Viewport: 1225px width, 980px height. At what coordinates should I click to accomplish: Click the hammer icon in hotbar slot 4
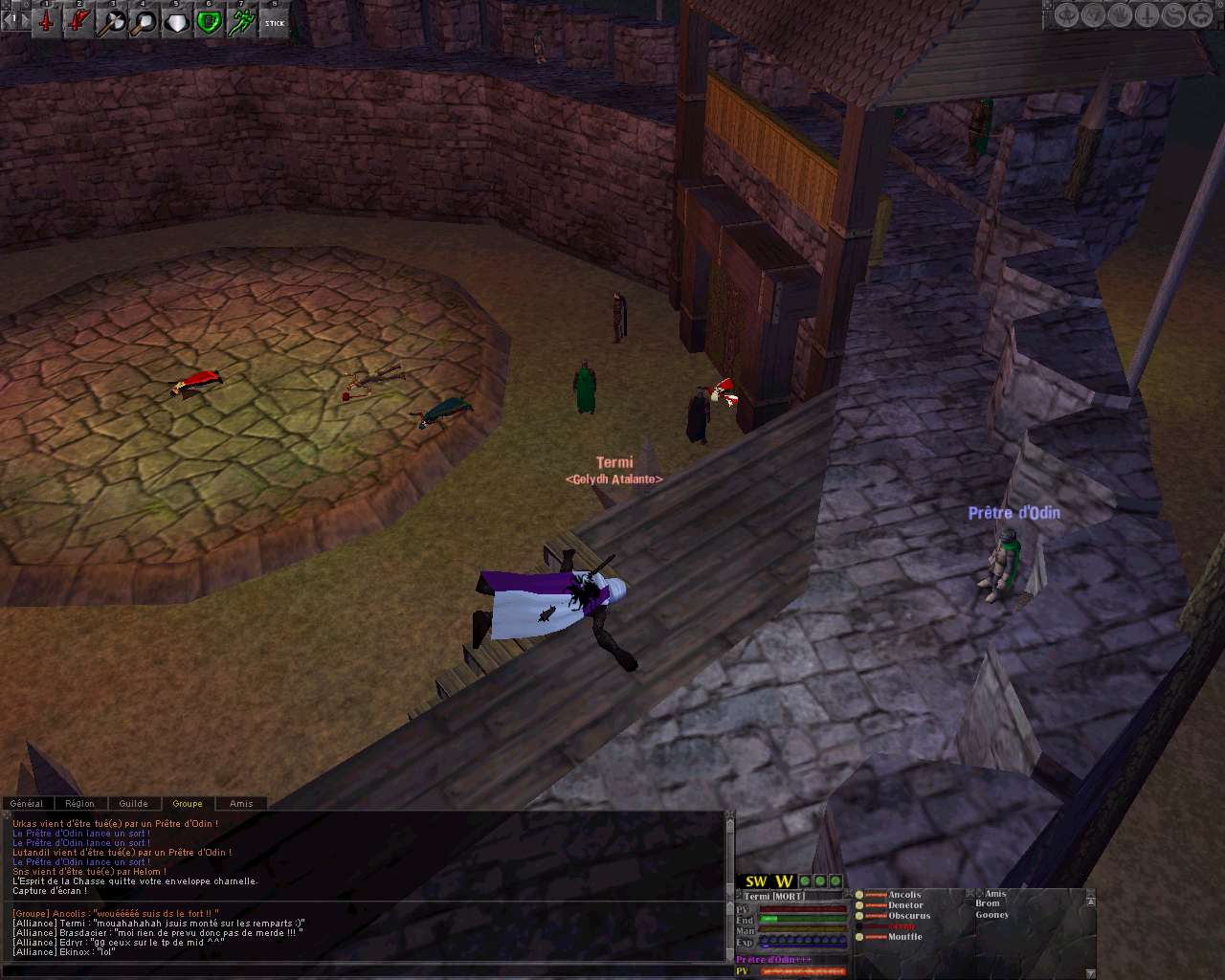pos(145,21)
